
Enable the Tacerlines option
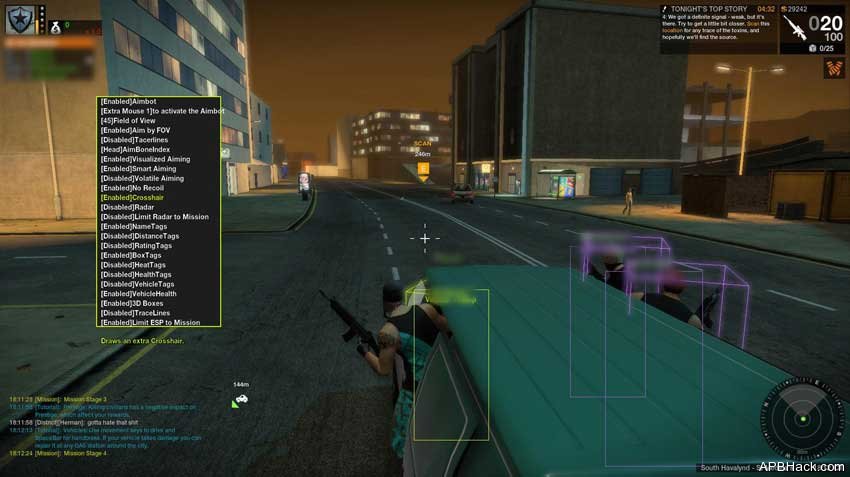143,140
